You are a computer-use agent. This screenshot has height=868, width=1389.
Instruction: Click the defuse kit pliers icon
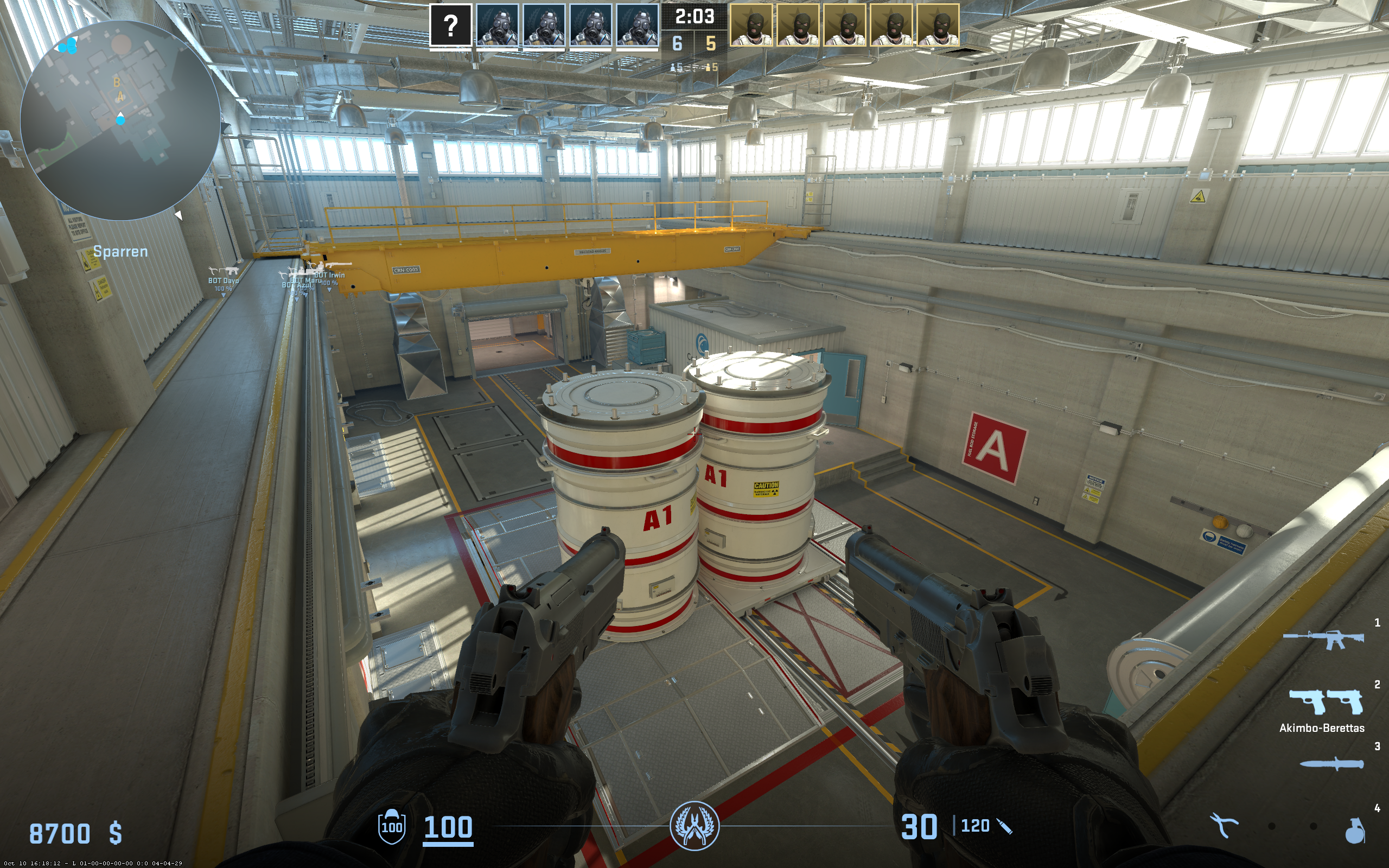[x=1223, y=826]
